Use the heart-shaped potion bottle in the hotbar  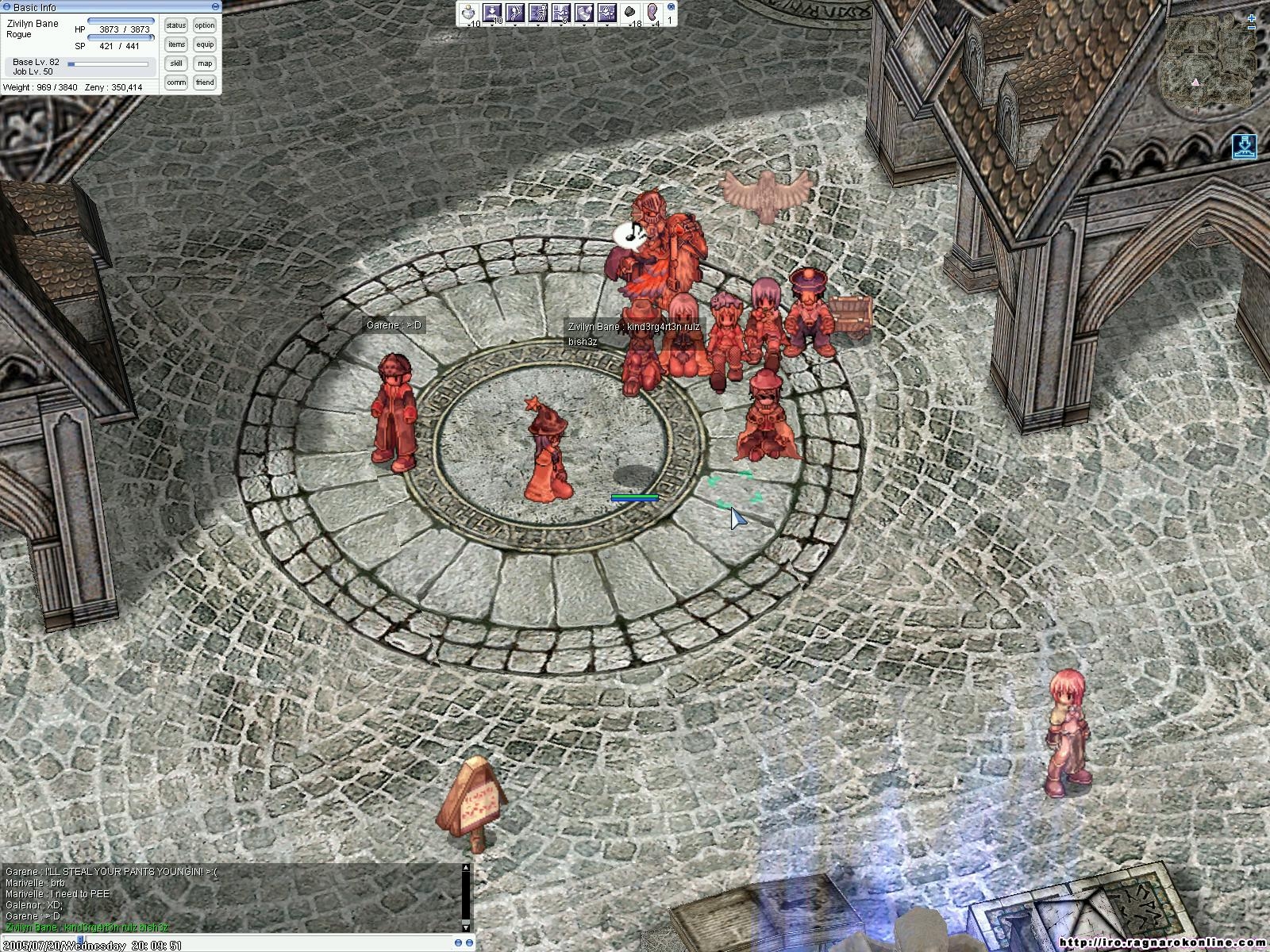(469, 13)
